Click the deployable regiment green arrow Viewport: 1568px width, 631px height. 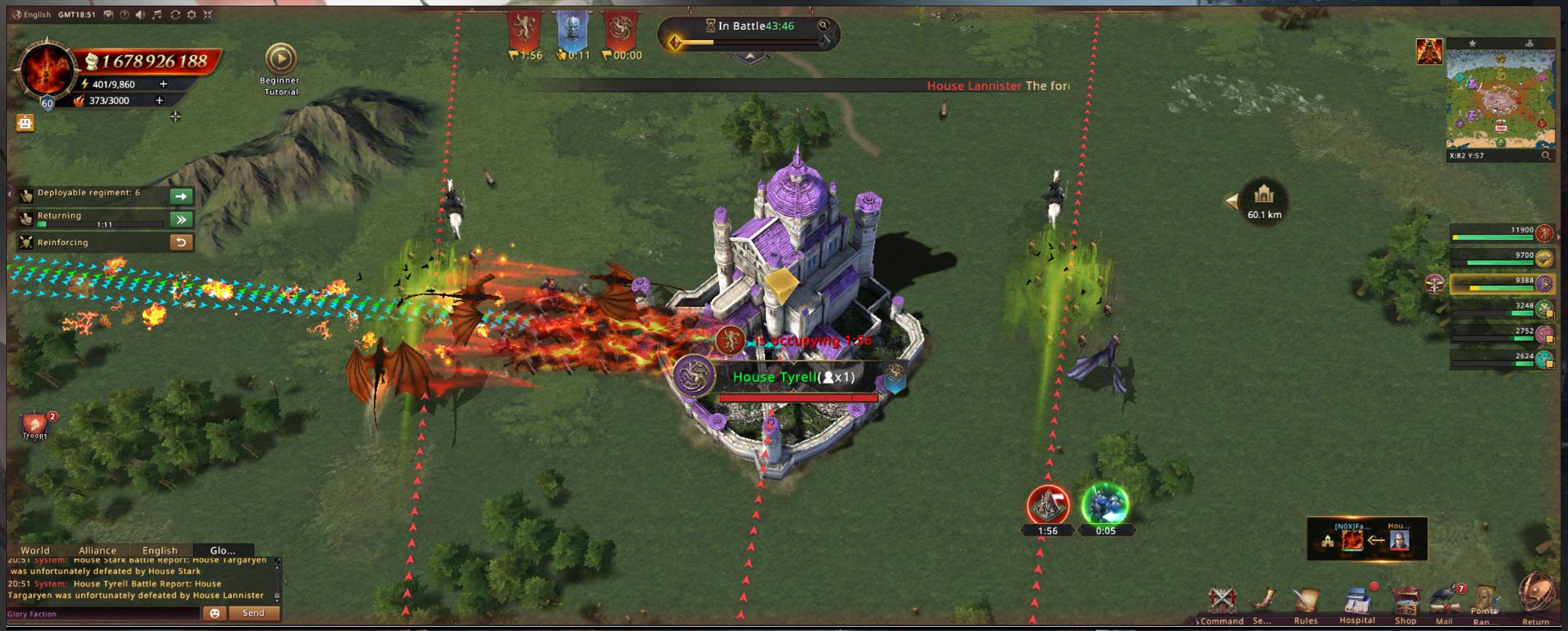coord(181,196)
